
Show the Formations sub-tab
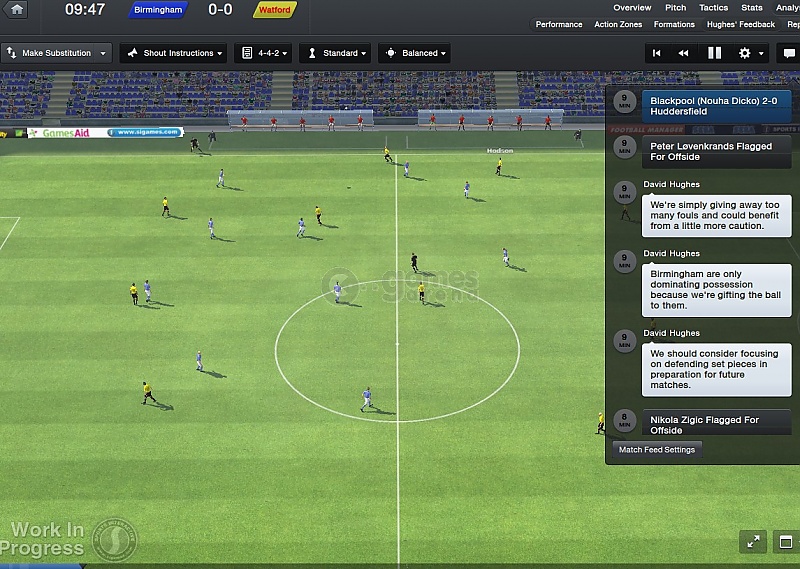674,25
